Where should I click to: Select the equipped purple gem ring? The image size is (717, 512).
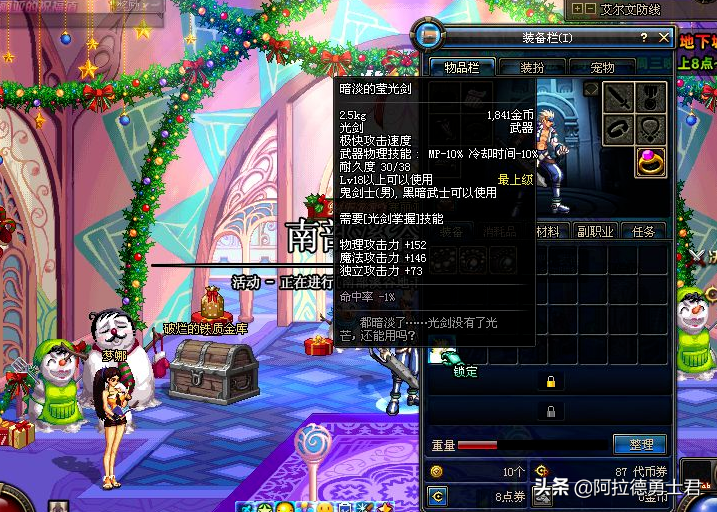(650, 163)
